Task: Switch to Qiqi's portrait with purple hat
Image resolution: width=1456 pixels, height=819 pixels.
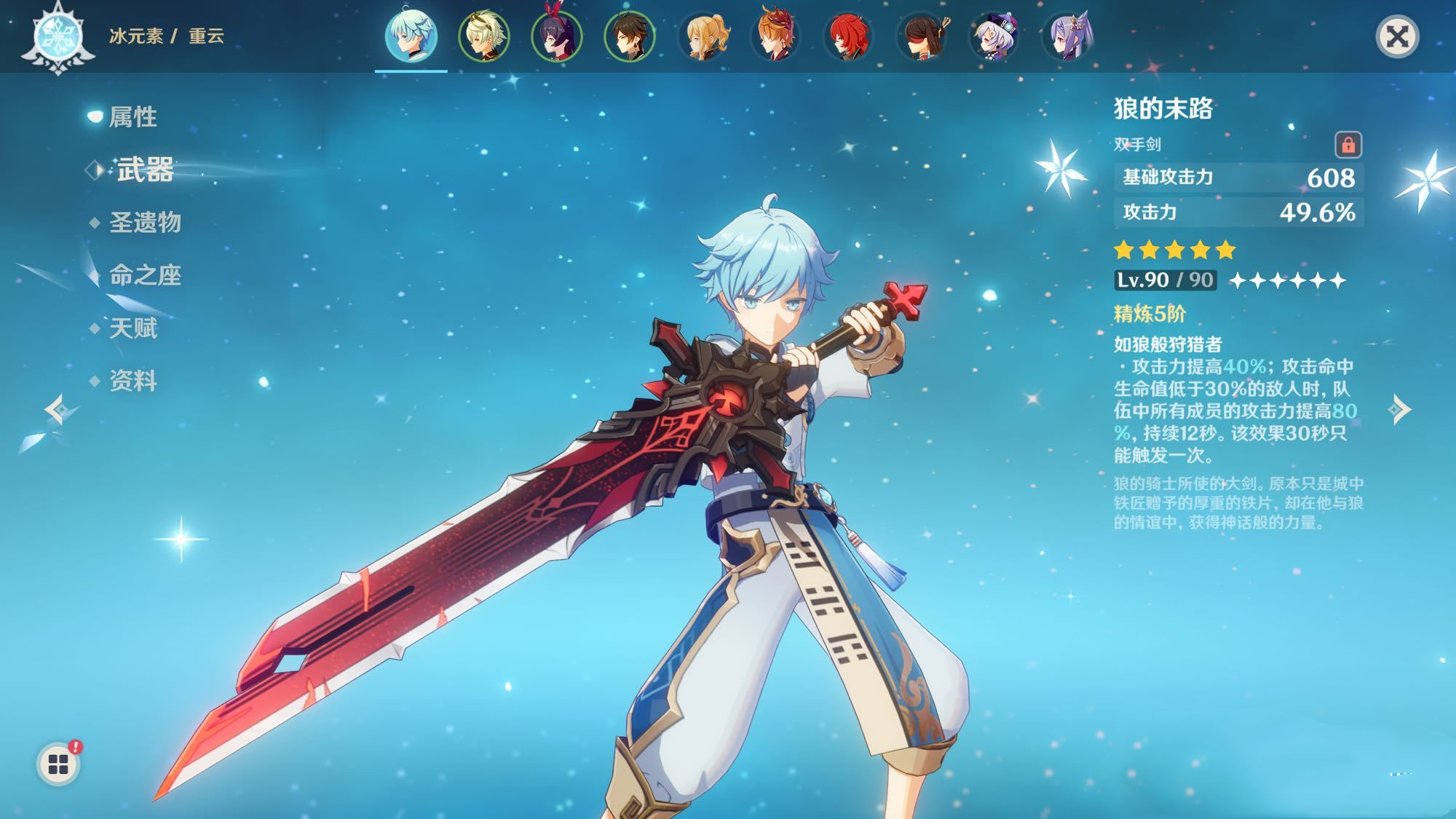Action: tap(994, 35)
